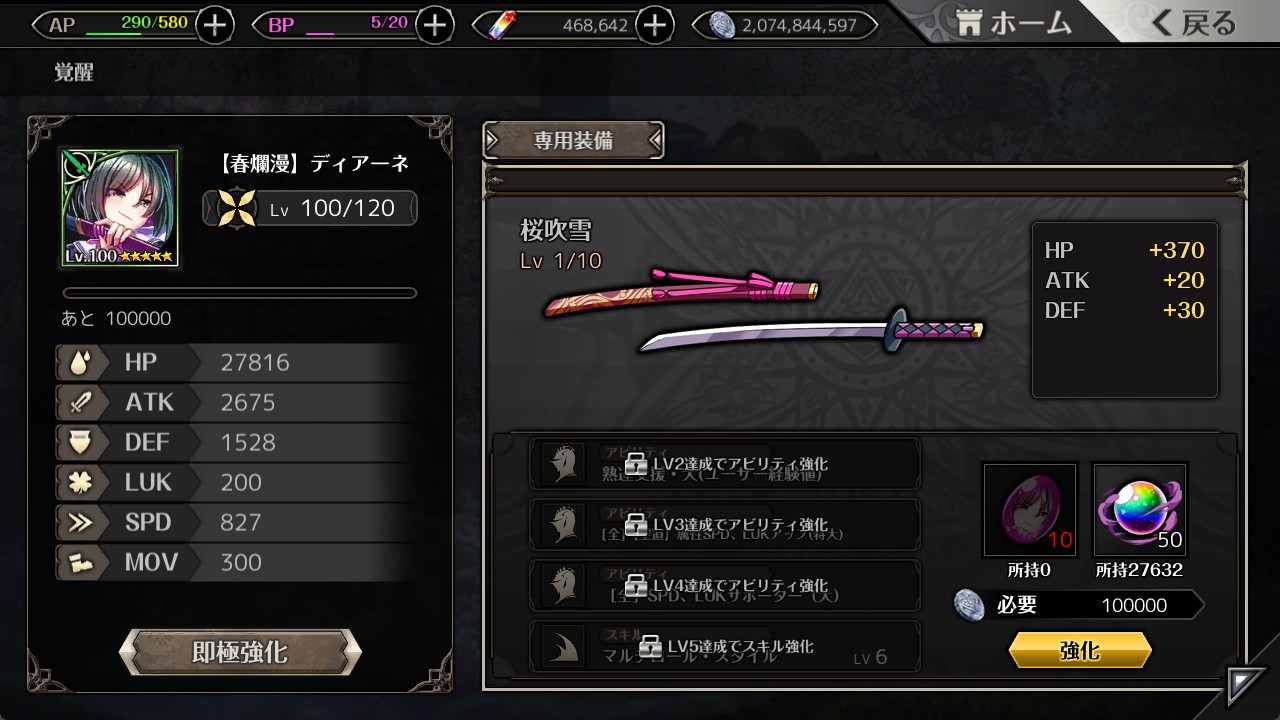This screenshot has width=1280, height=720.
Task: Select the 即極強化 instant max upgrade button
Action: (240, 653)
